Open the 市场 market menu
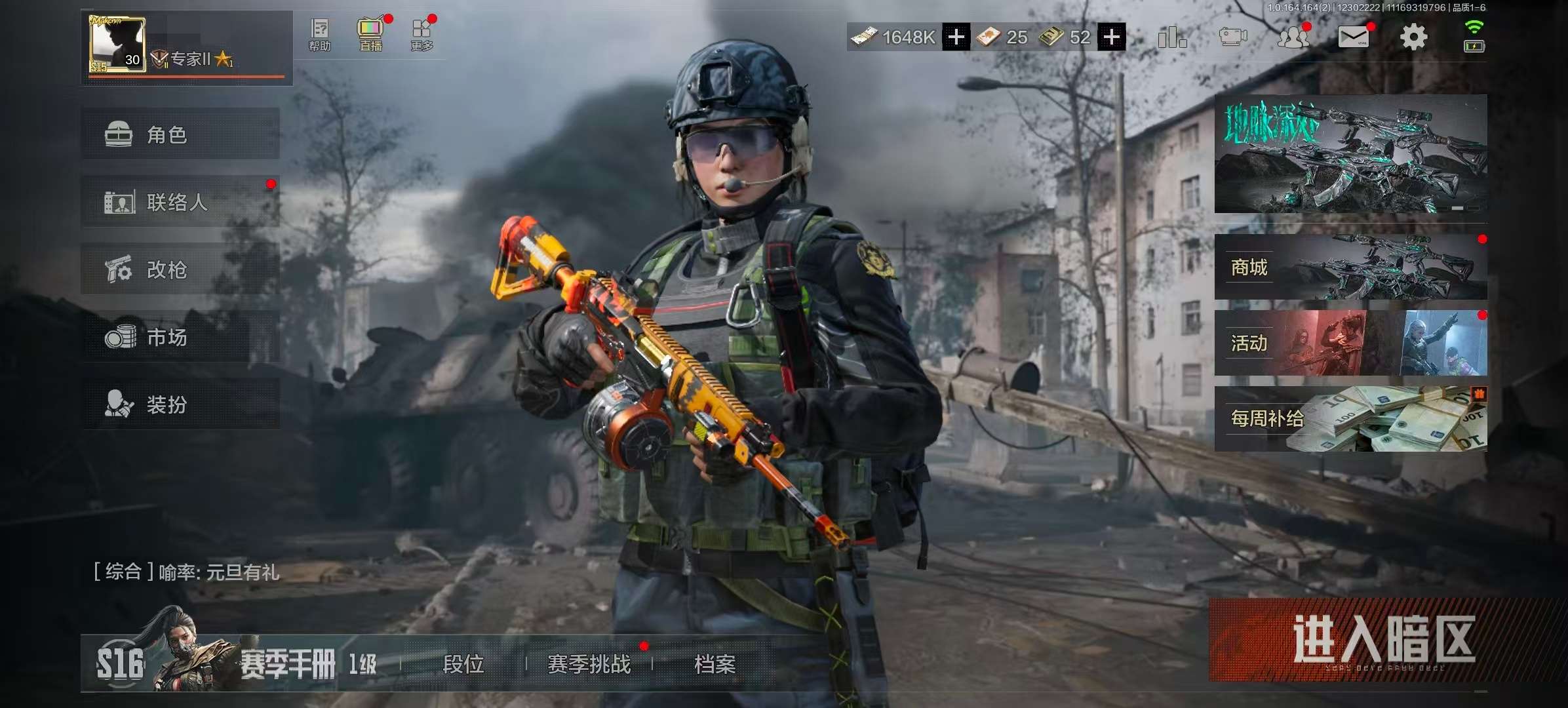This screenshot has height=708, width=1568. coord(180,337)
